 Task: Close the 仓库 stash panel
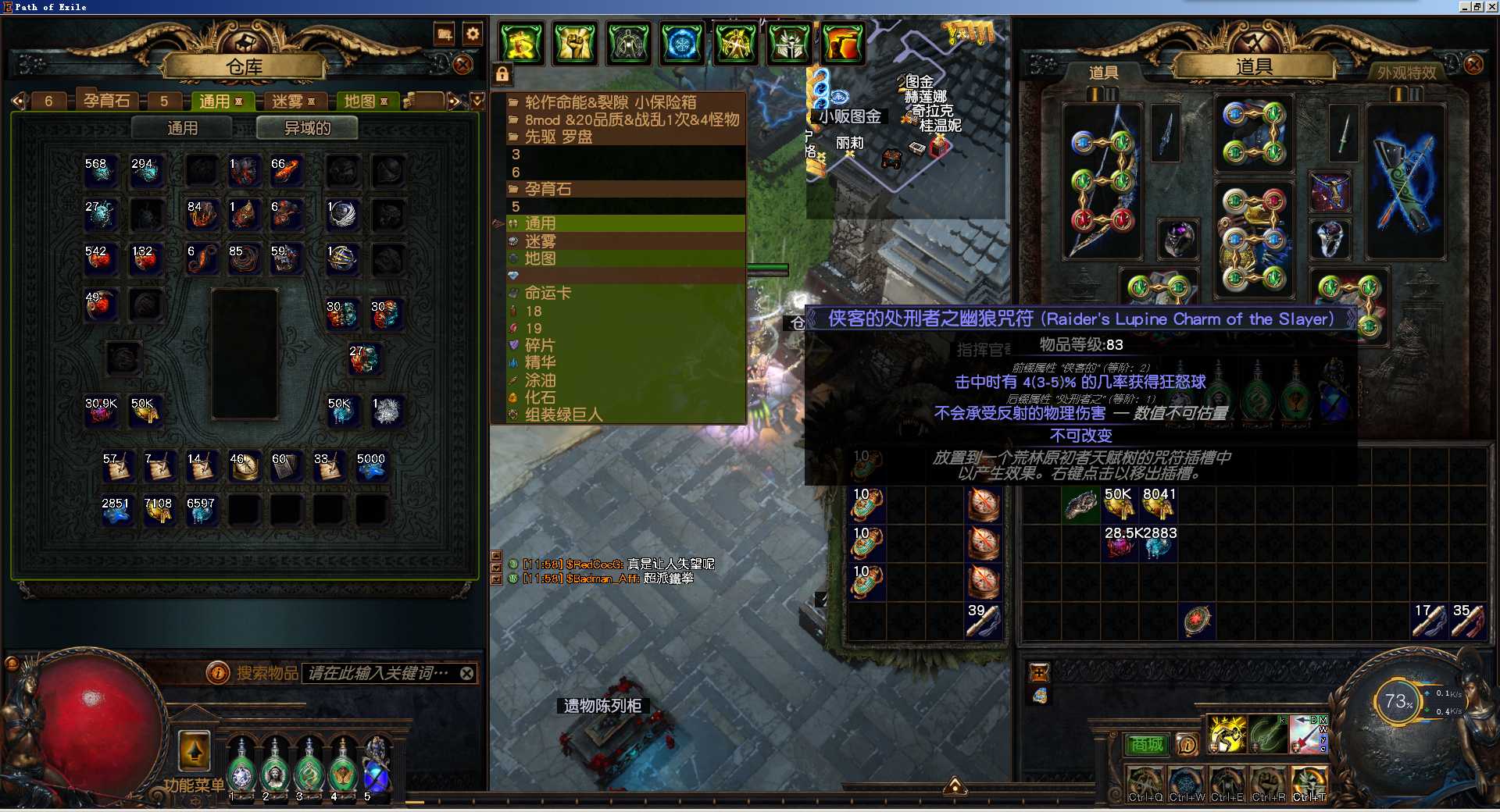(x=462, y=65)
